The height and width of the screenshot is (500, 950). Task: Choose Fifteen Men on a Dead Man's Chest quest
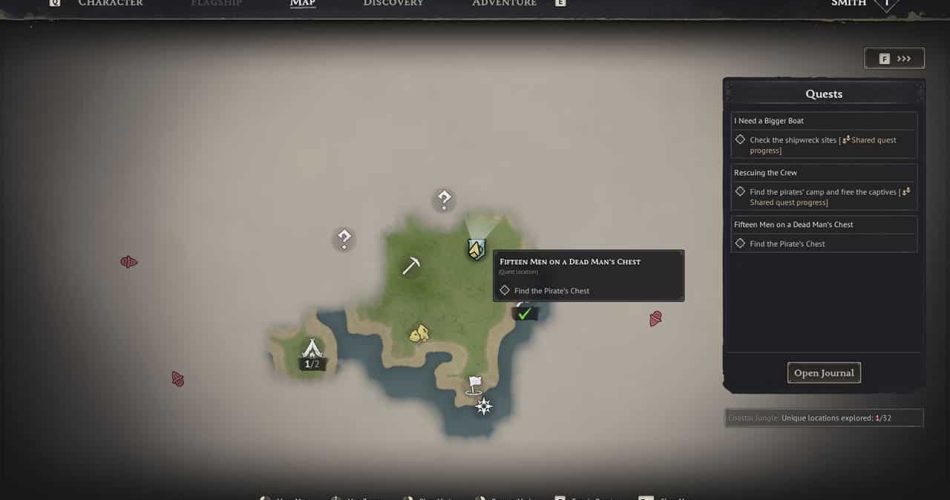(794, 225)
